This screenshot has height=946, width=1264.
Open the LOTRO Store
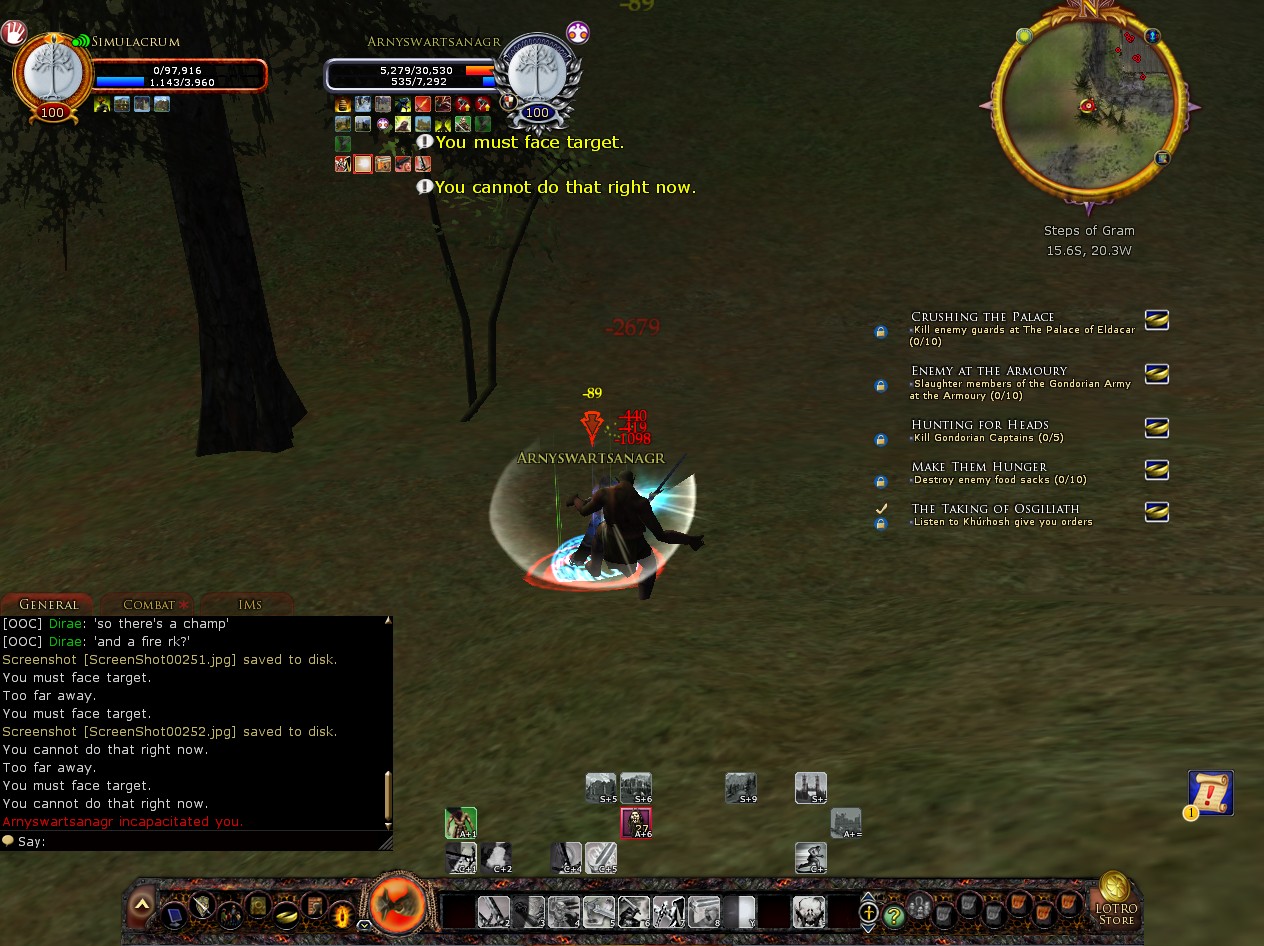coord(1115,898)
